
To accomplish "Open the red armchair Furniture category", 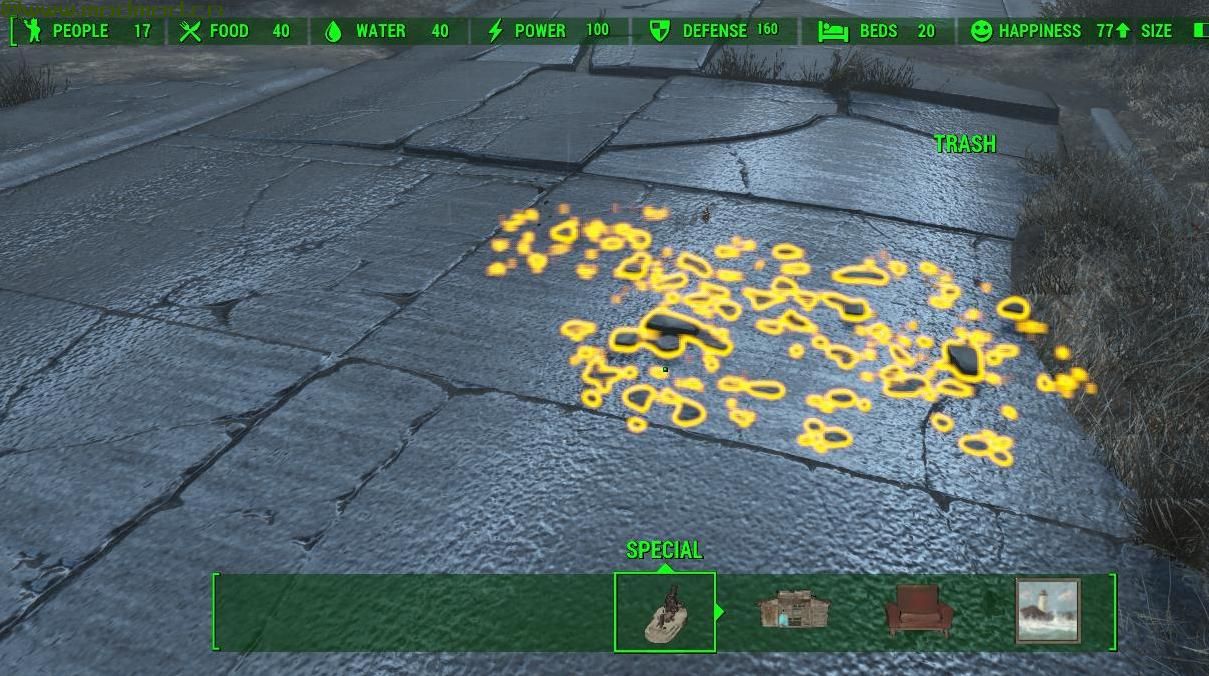I will tap(914, 610).
